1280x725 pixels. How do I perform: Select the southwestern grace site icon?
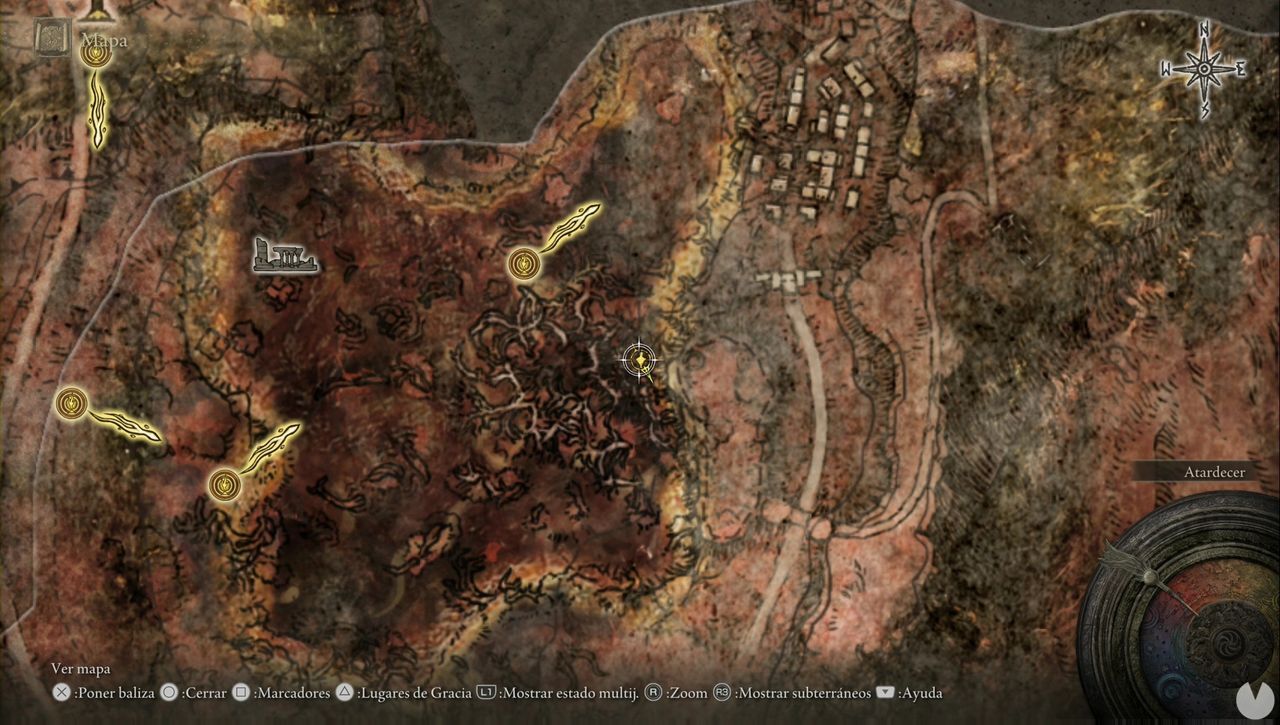pyautogui.click(x=224, y=486)
